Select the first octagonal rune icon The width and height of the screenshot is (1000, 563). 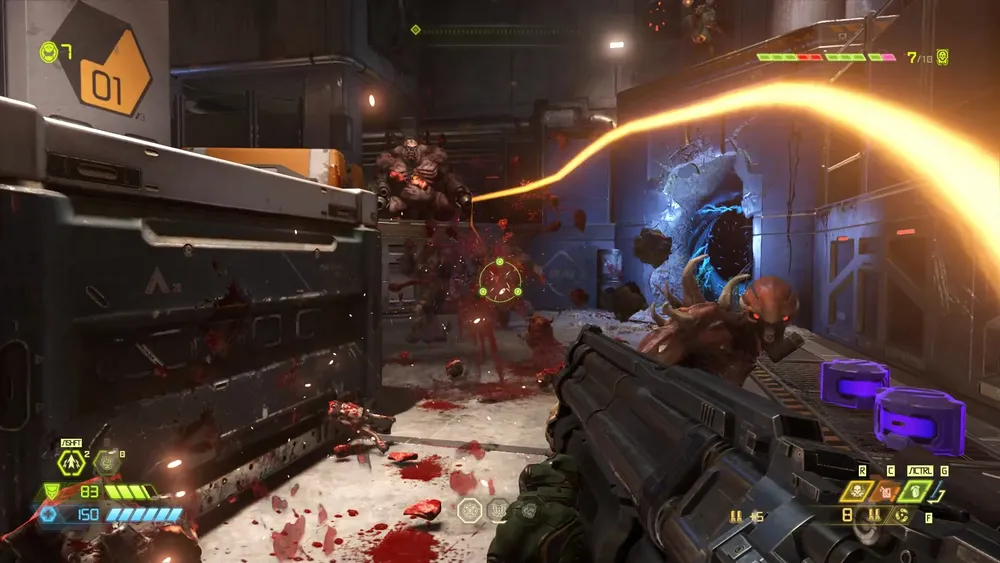click(470, 510)
